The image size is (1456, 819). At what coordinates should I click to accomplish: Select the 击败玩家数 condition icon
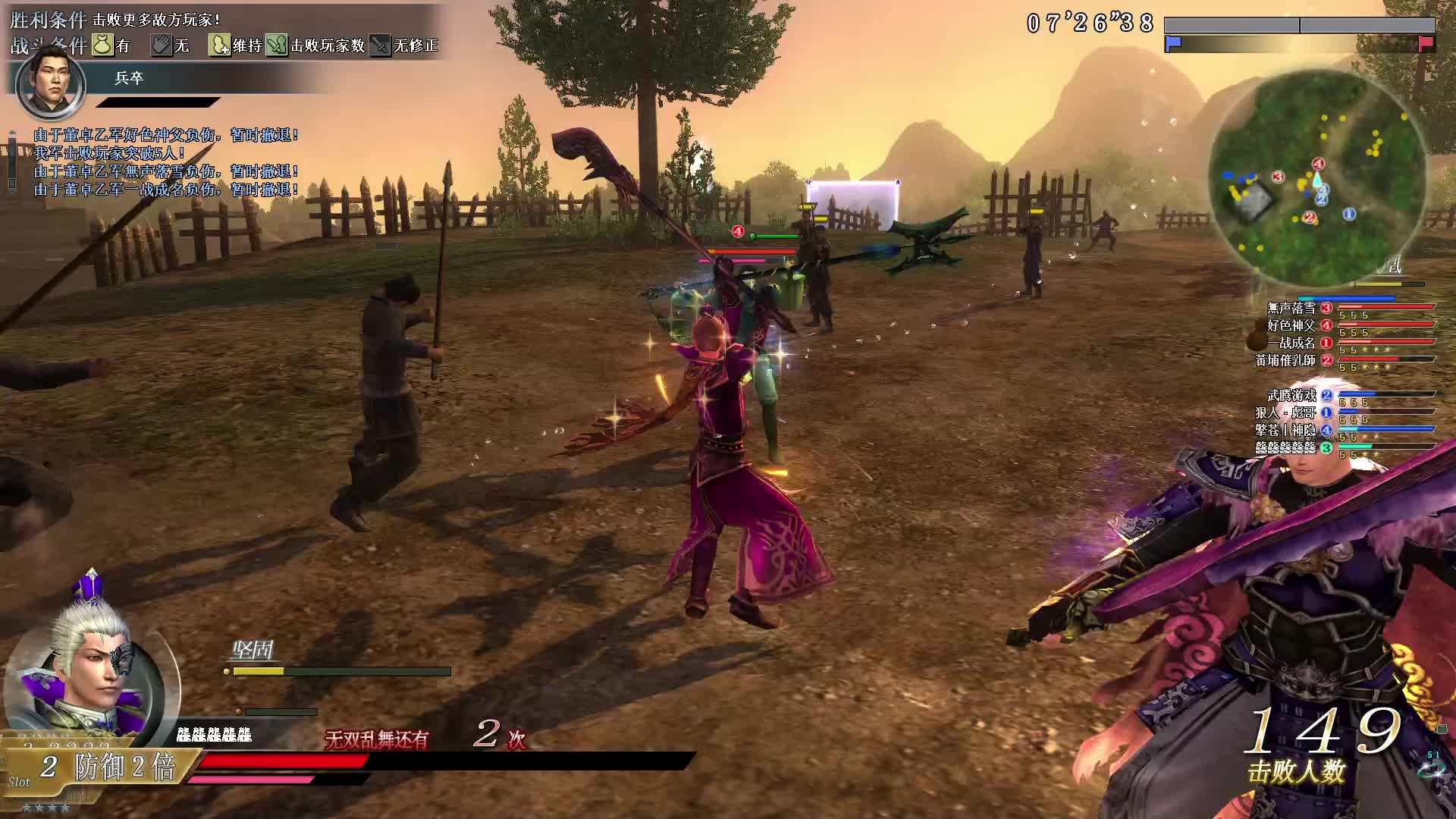277,45
